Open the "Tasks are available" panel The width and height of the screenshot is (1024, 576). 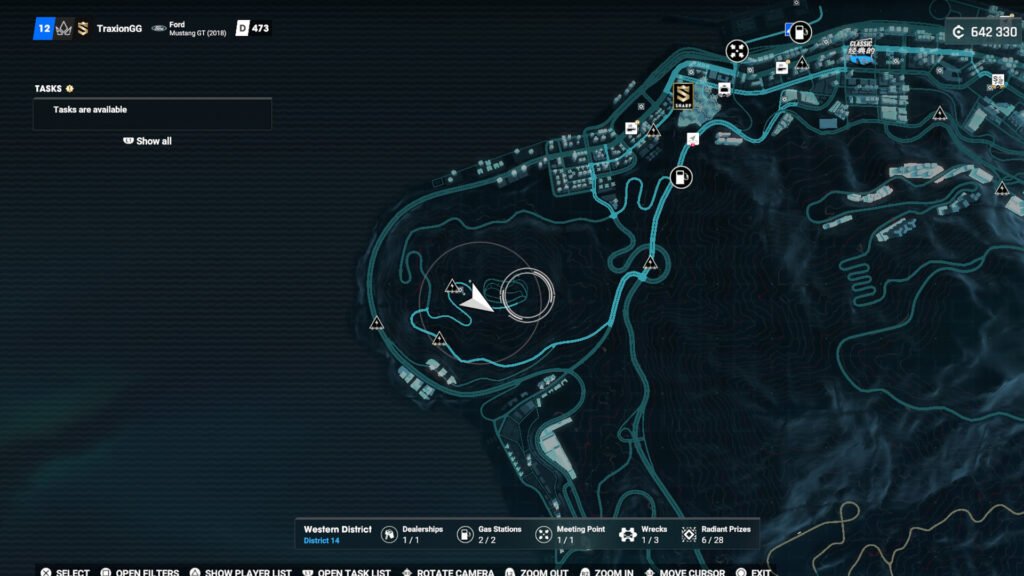152,111
